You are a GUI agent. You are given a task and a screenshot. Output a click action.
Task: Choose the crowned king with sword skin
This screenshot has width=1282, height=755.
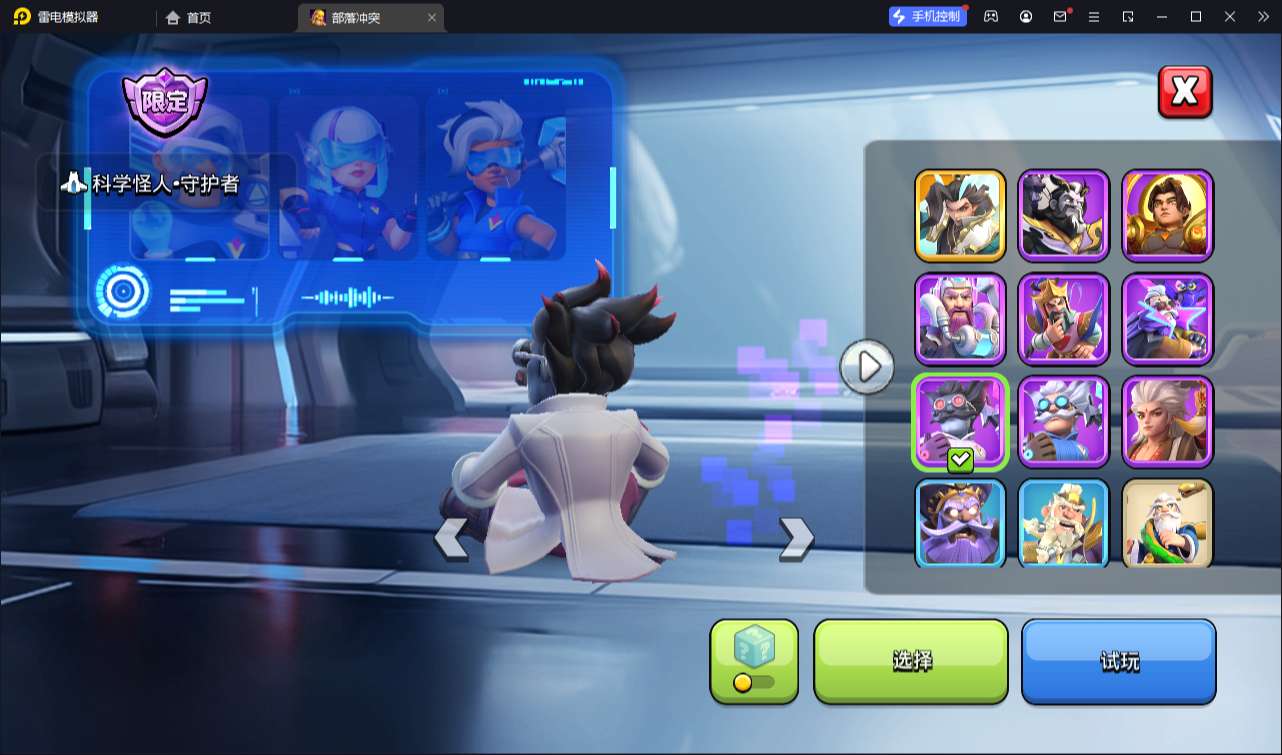(1064, 319)
